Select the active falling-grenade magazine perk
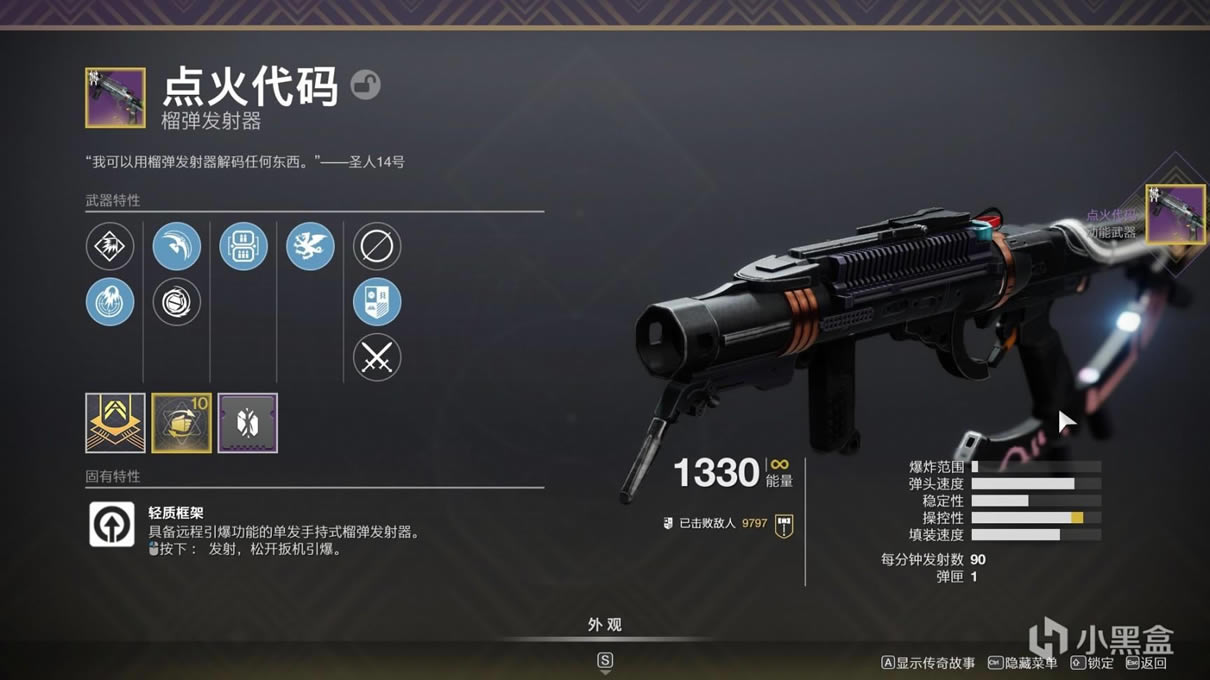The height and width of the screenshot is (680, 1210). click(177, 246)
